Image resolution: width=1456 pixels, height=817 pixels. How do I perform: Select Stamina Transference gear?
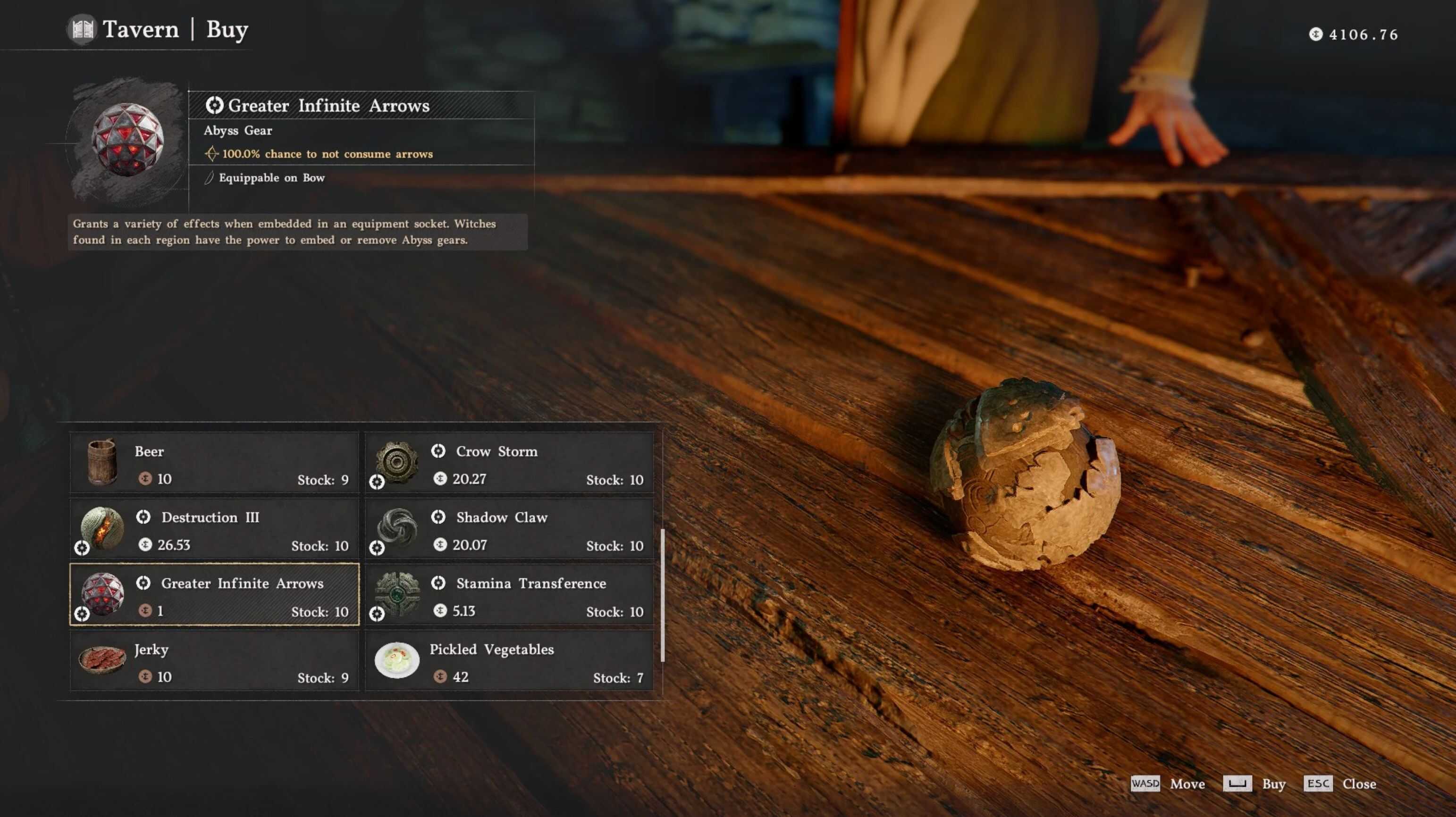pyautogui.click(x=509, y=594)
